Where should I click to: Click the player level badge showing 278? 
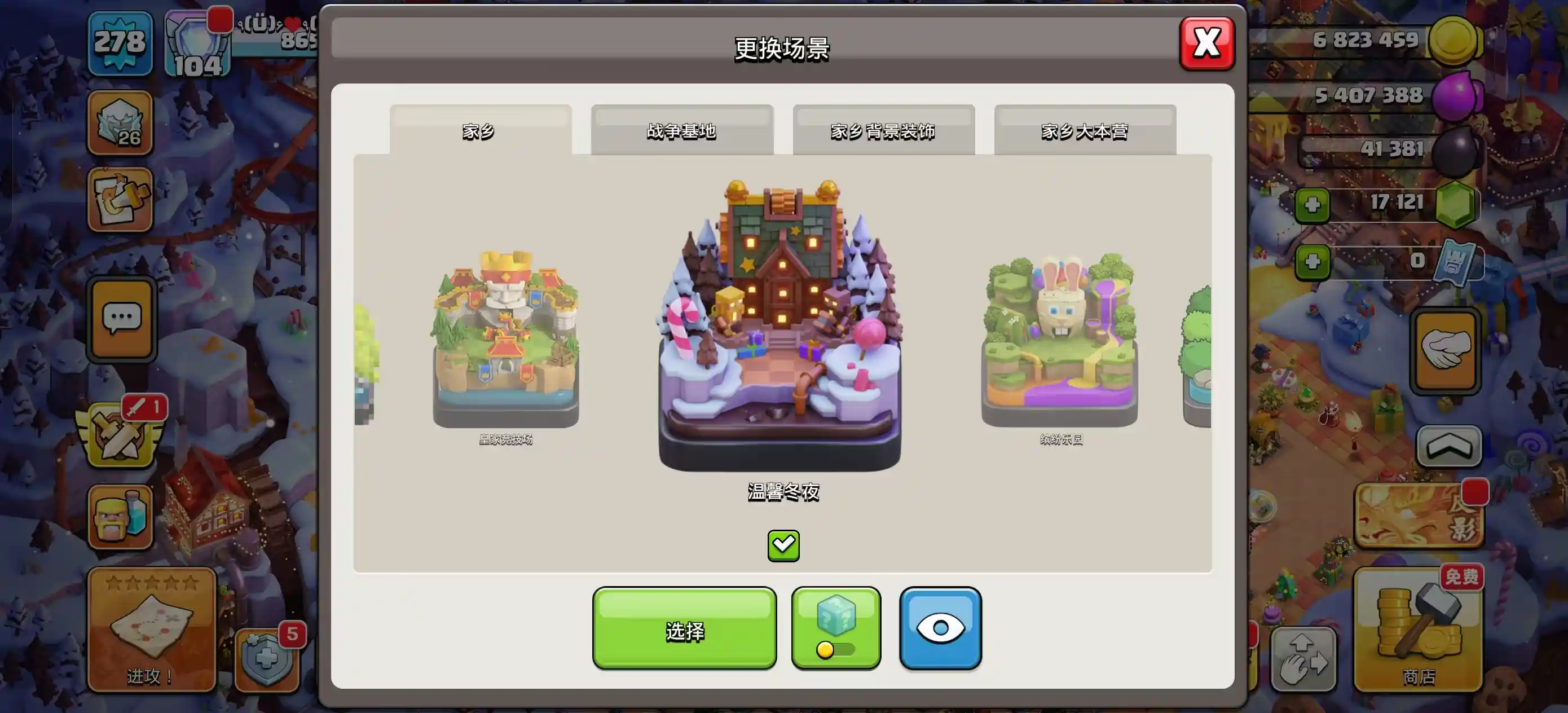[120, 43]
